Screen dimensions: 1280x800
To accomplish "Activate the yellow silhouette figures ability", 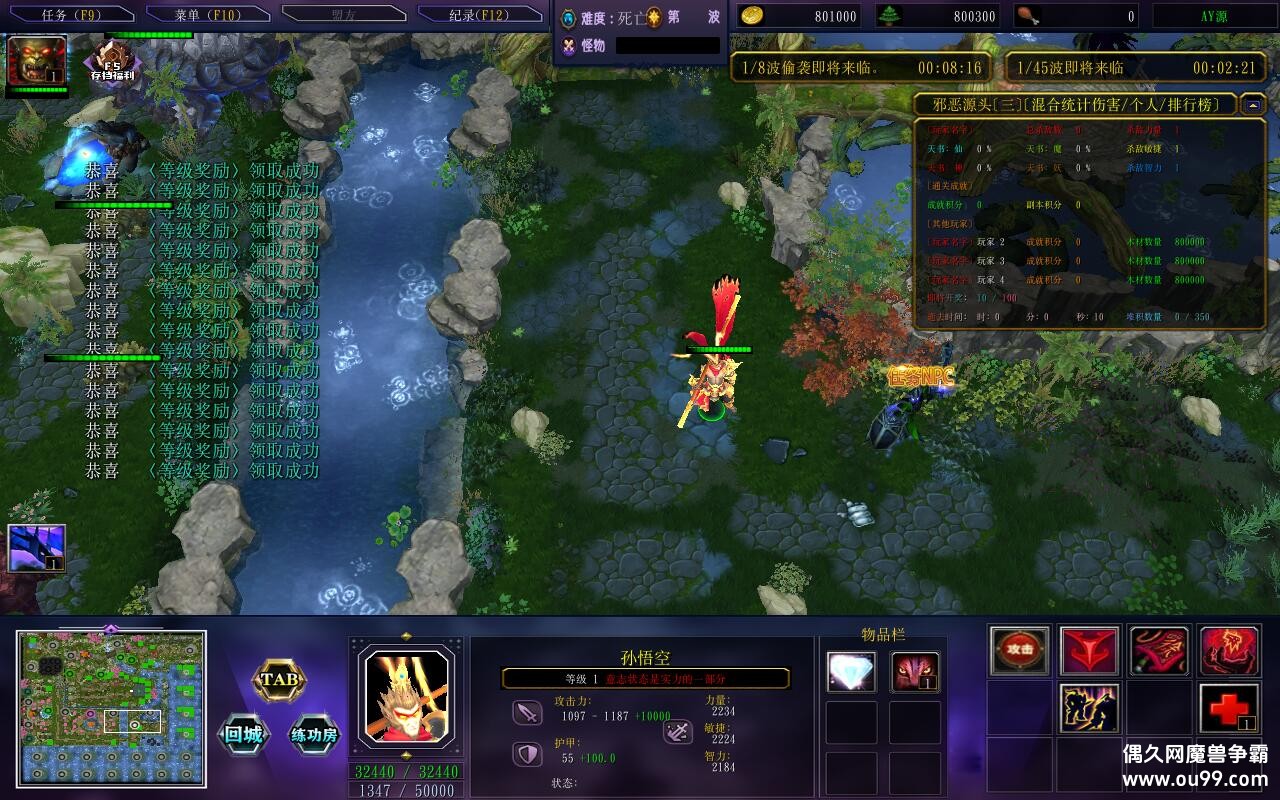I will [x=1089, y=708].
